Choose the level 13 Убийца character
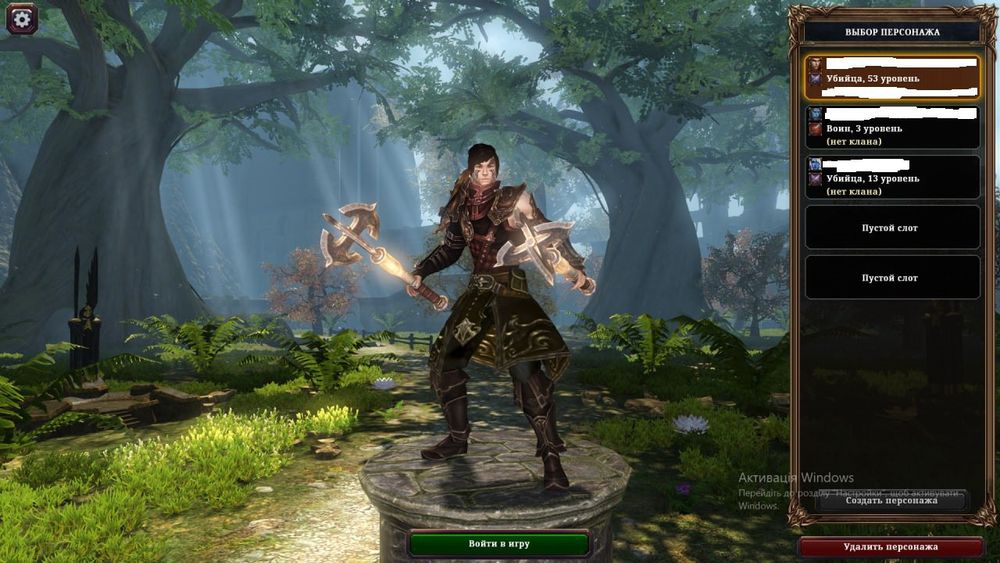 (x=892, y=177)
